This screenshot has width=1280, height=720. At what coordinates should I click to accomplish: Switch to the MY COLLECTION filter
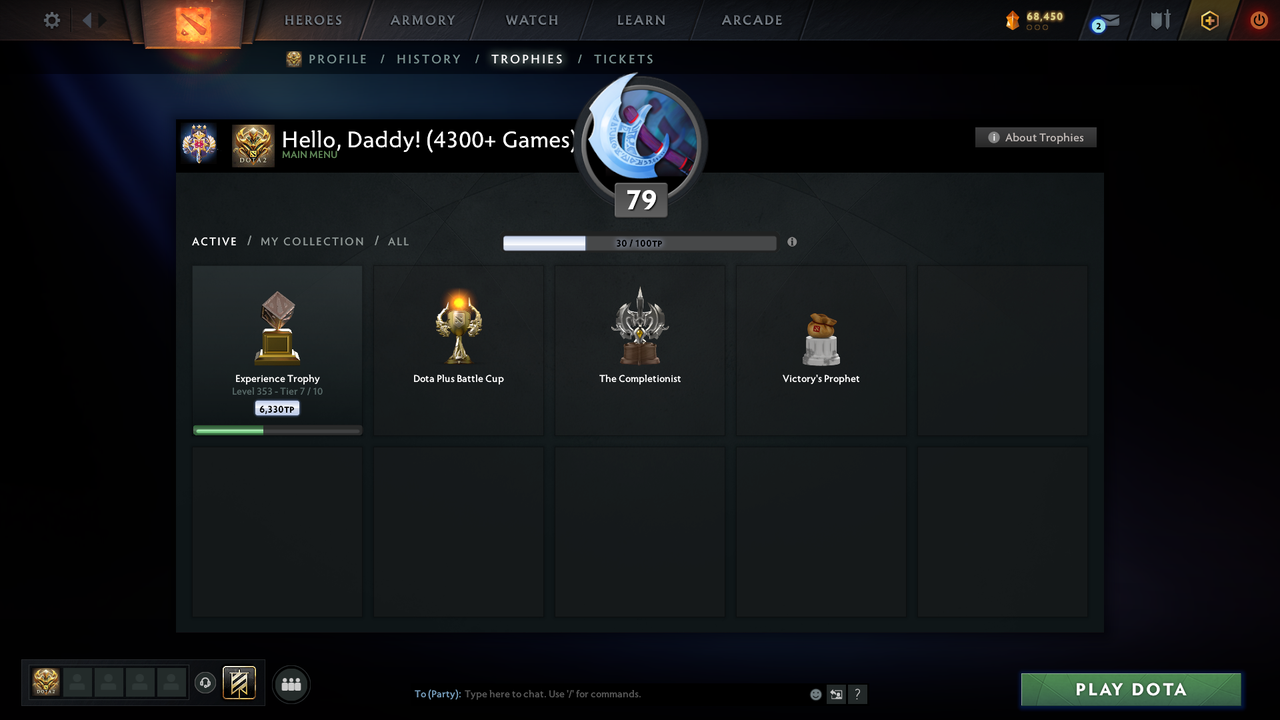click(312, 241)
